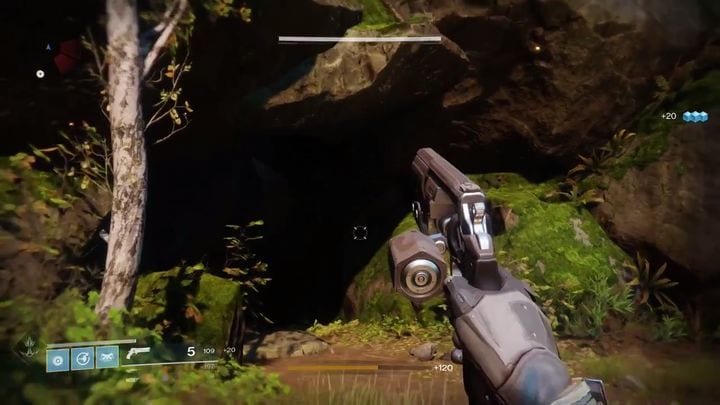Select the grenade ability icon
Viewport: 720px width, 405px height.
click(57, 357)
